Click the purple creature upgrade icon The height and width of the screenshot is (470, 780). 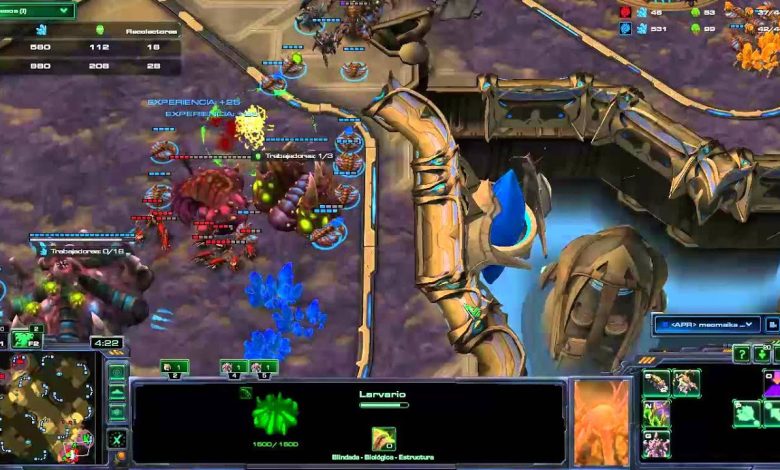click(656, 442)
